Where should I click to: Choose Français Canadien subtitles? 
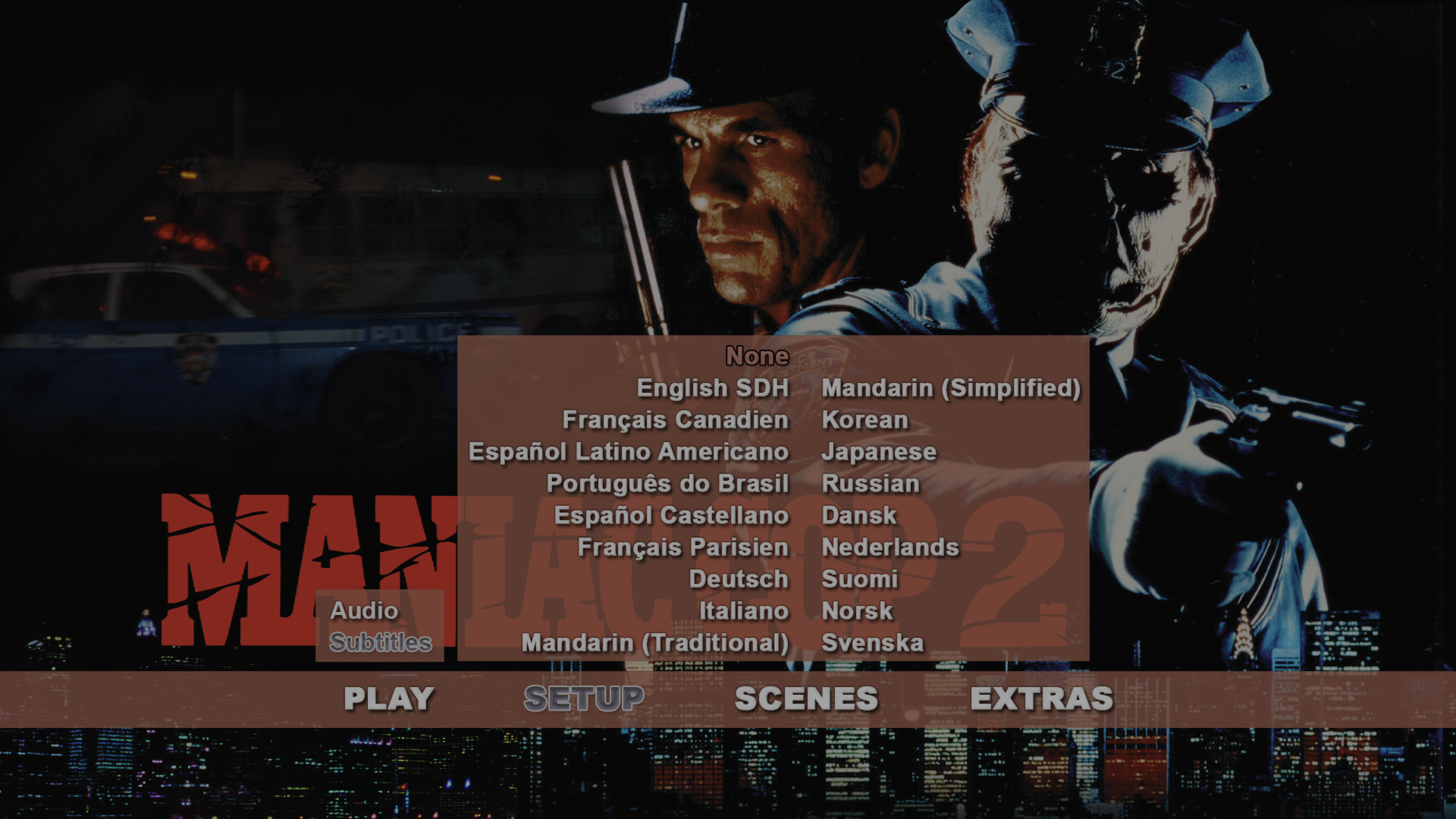675,420
